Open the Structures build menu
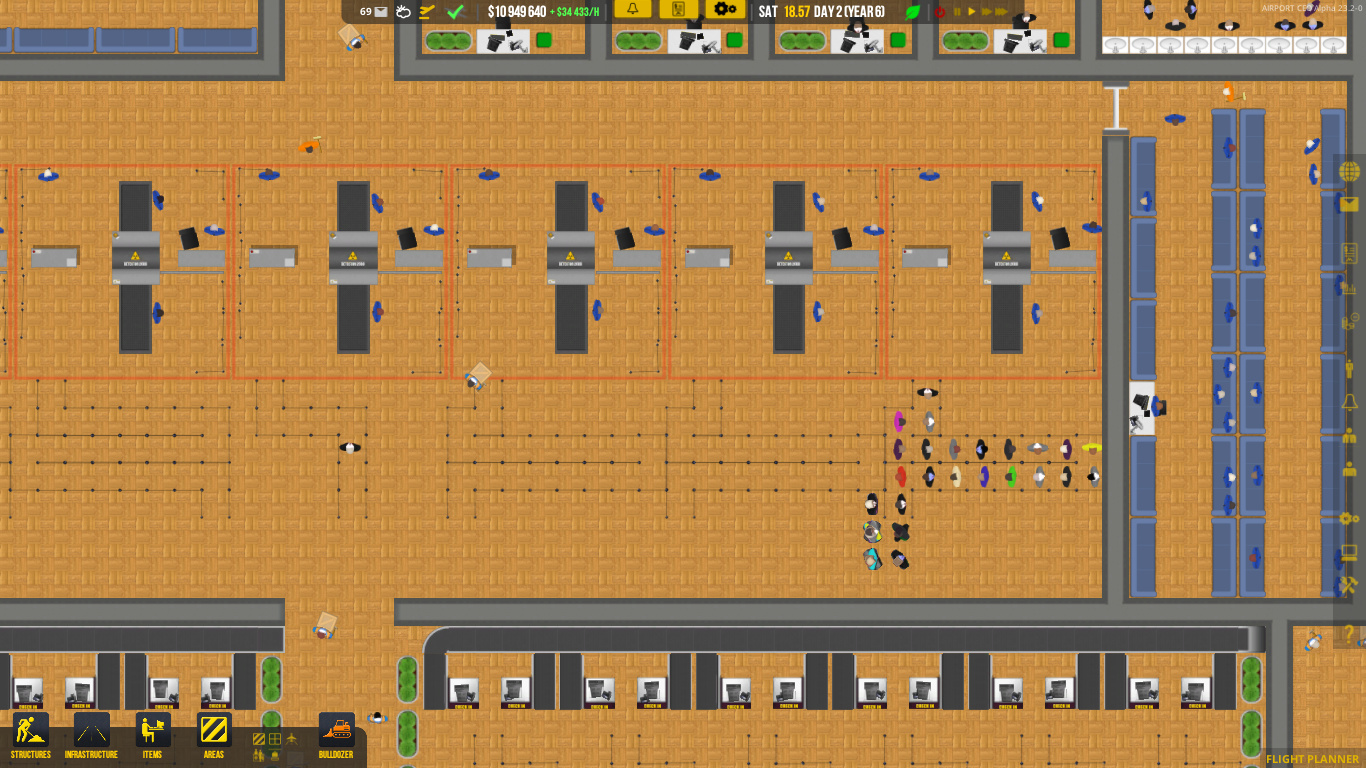Viewport: 1366px width, 768px height. pos(30,735)
